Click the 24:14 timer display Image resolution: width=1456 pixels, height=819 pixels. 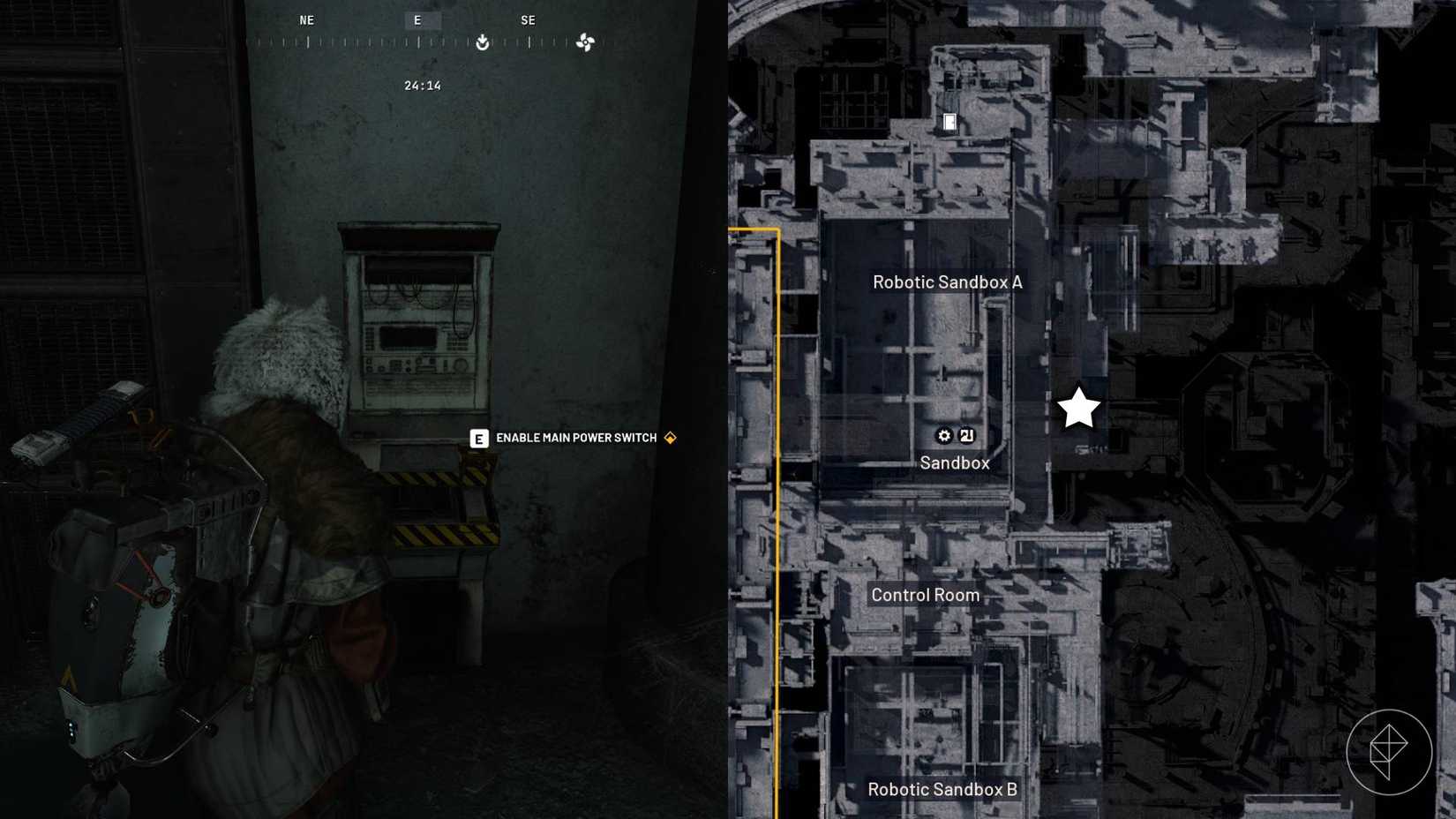click(x=422, y=85)
